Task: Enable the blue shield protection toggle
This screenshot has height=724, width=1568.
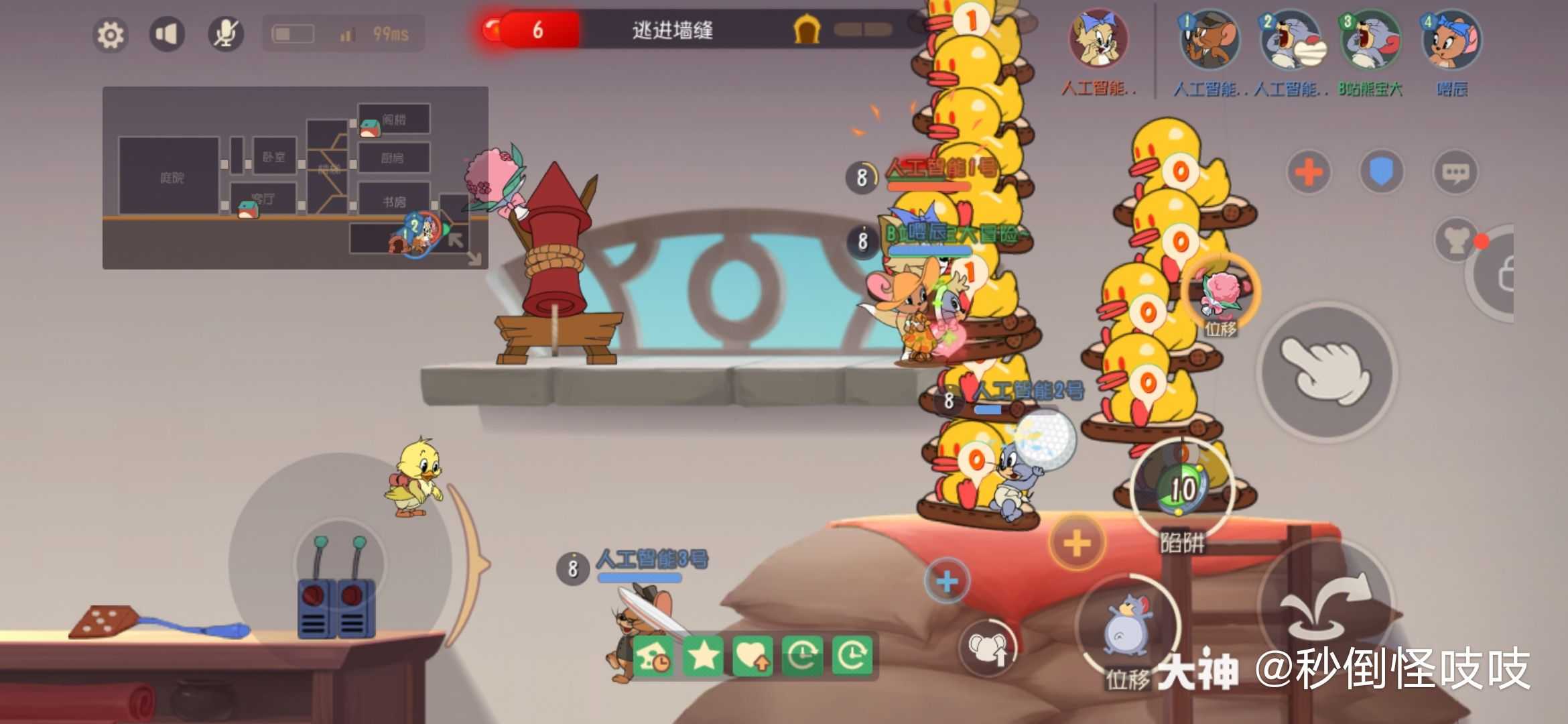Action: [x=1382, y=171]
